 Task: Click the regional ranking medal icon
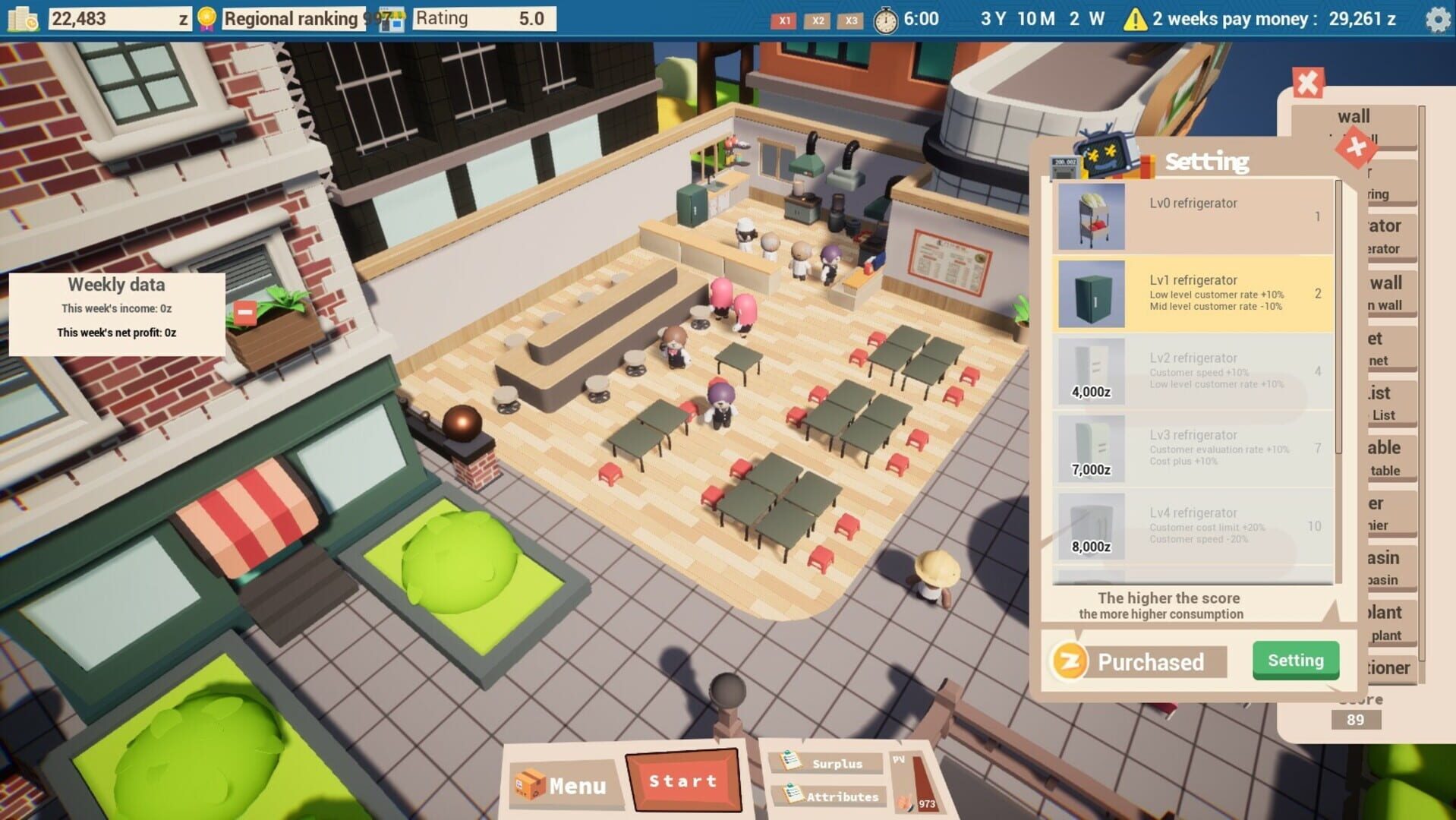pos(205,17)
